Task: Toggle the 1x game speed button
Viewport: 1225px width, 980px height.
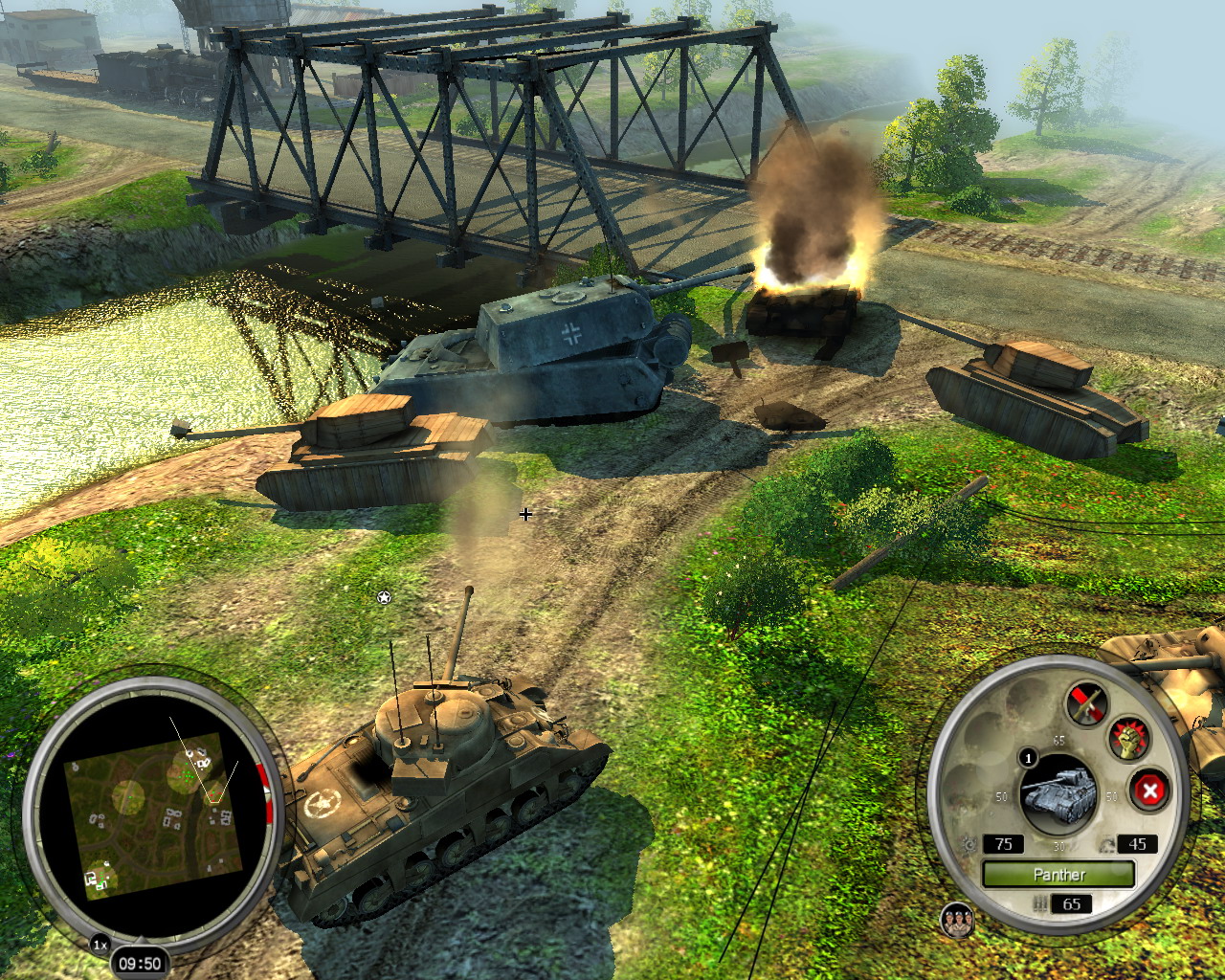Action: (100, 945)
